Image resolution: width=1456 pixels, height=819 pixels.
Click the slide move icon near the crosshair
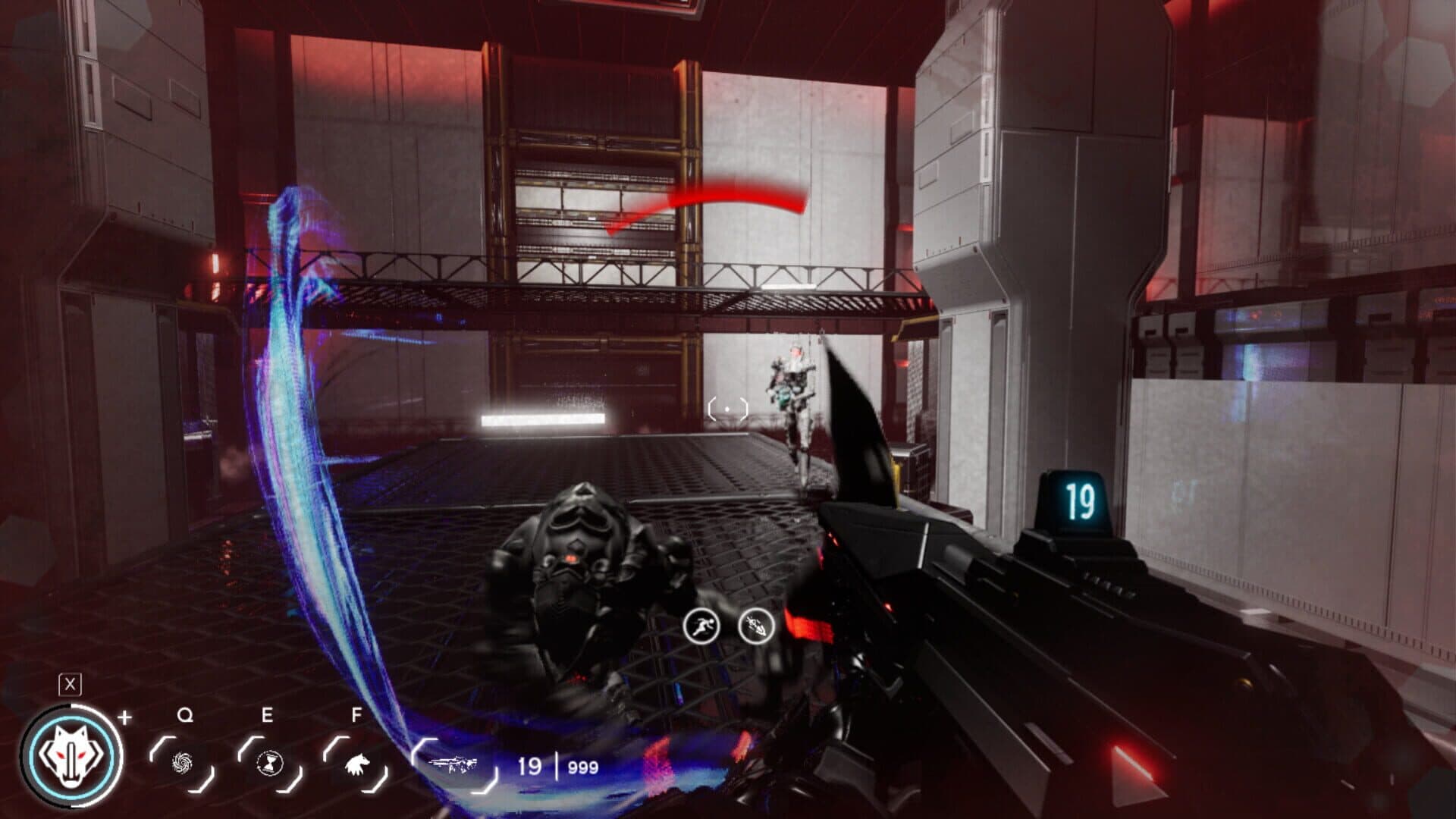754,626
